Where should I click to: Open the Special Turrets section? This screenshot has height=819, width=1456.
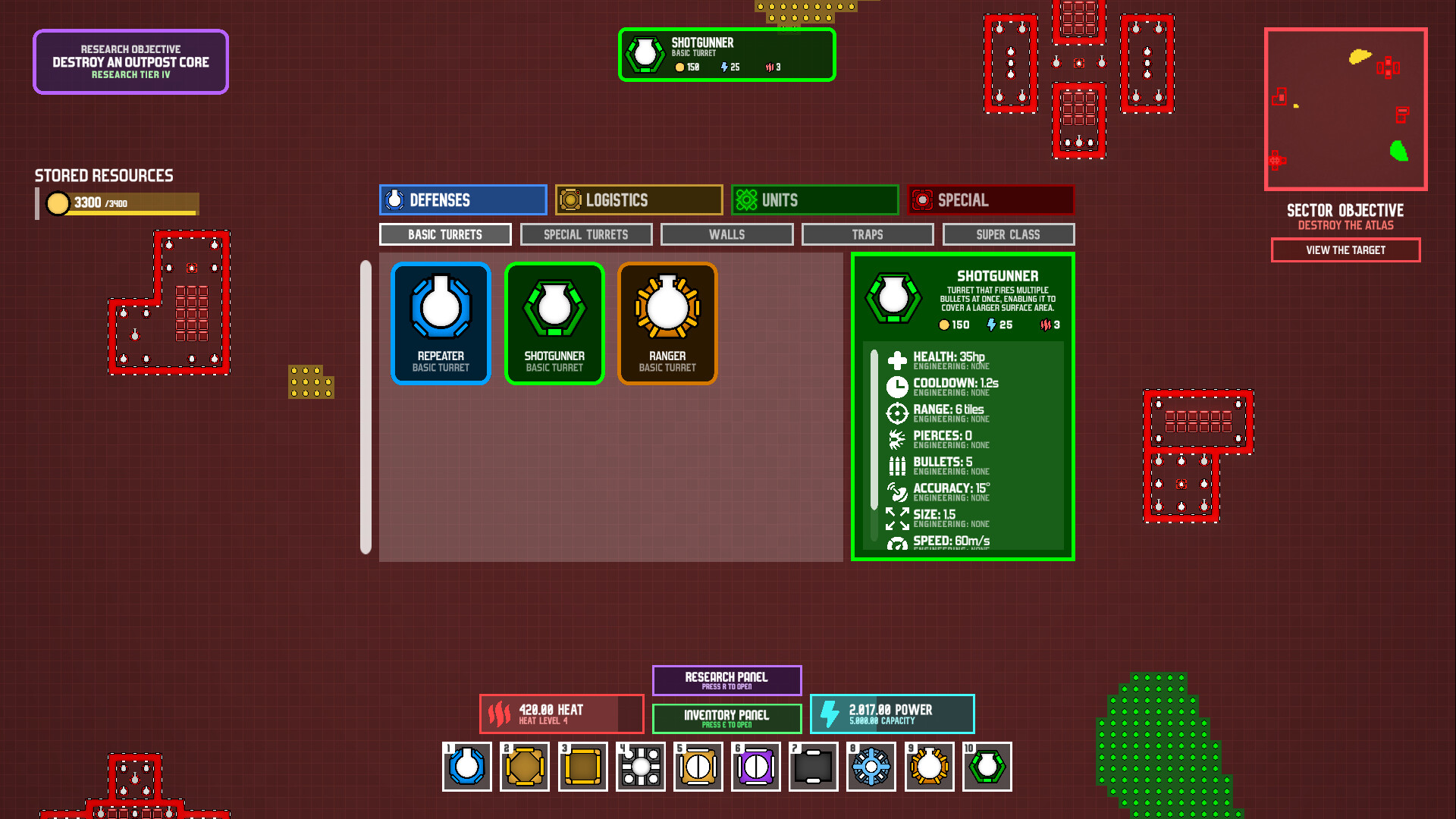pyautogui.click(x=585, y=234)
